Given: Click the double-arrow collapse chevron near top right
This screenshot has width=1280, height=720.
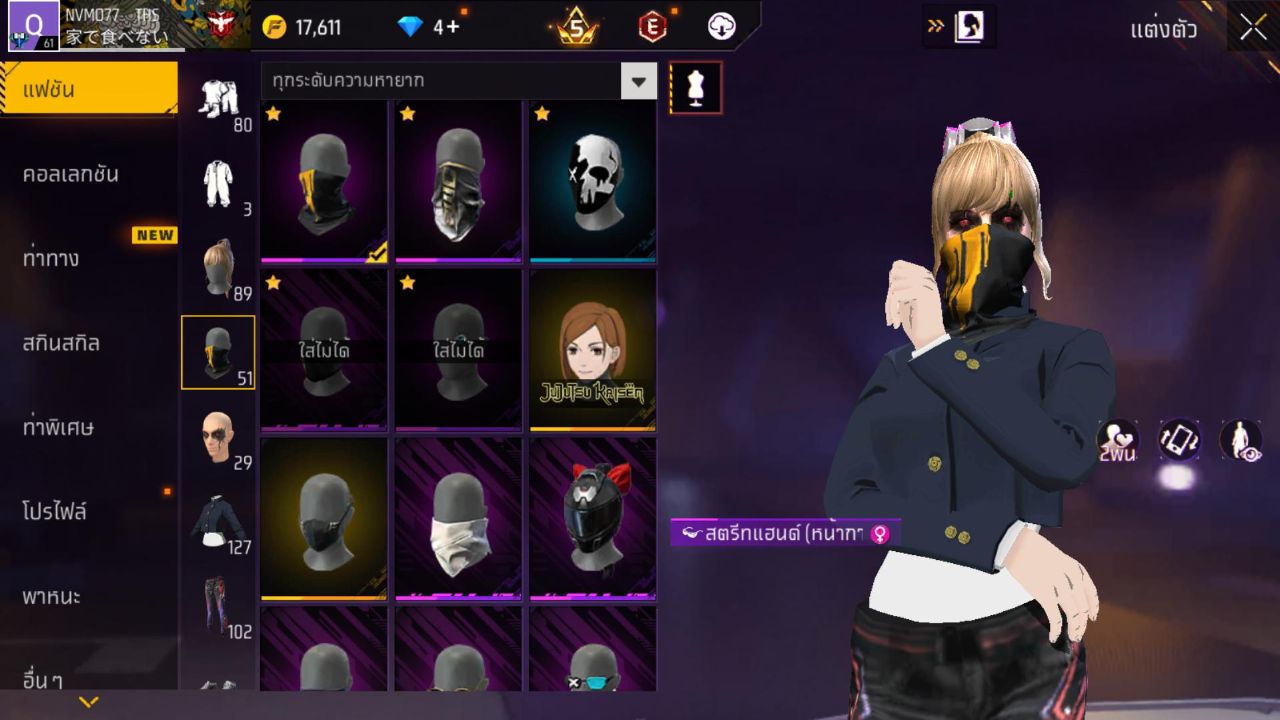Looking at the screenshot, I should pyautogui.click(x=934, y=27).
